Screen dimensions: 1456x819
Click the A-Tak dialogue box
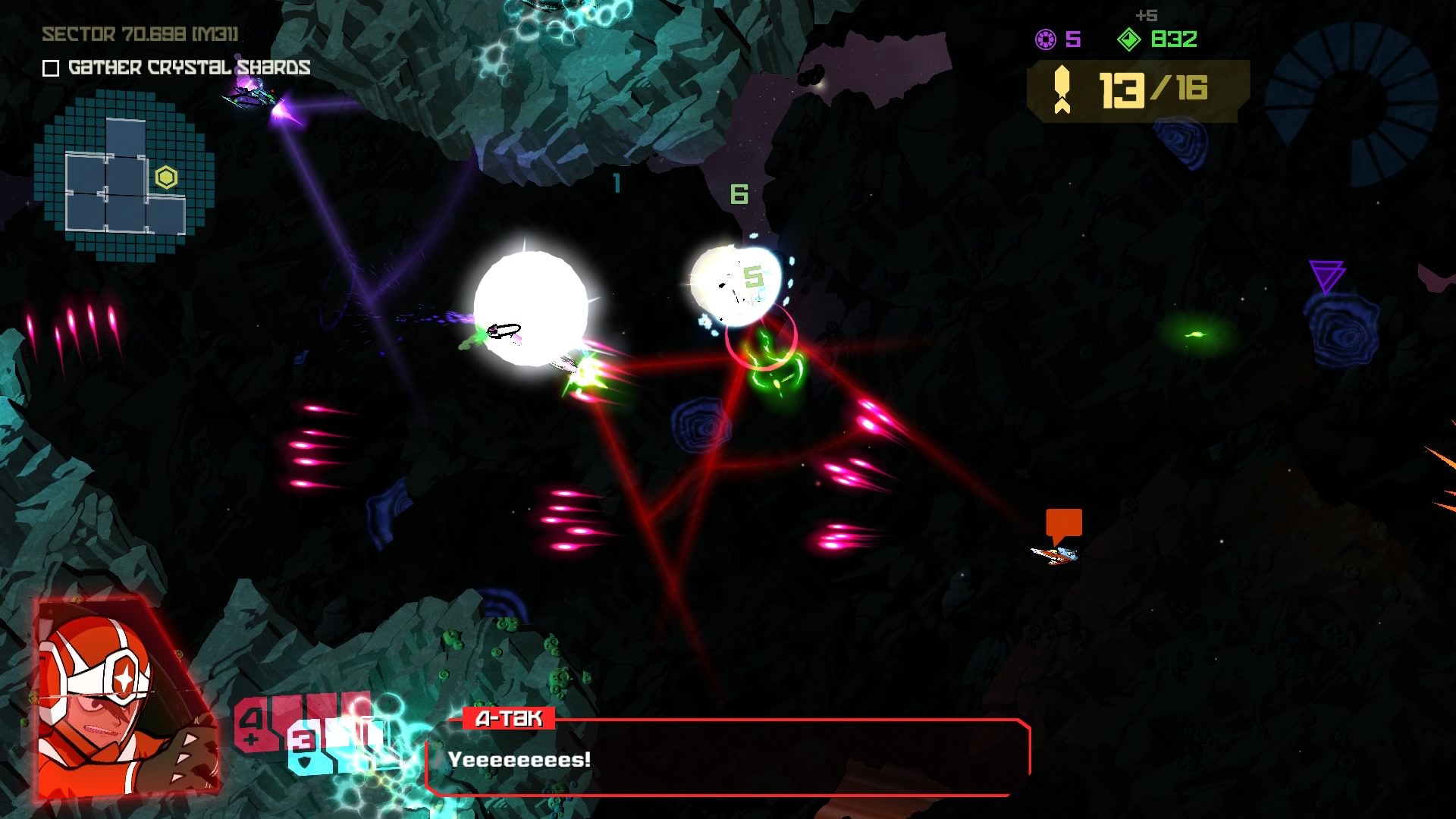point(728,758)
